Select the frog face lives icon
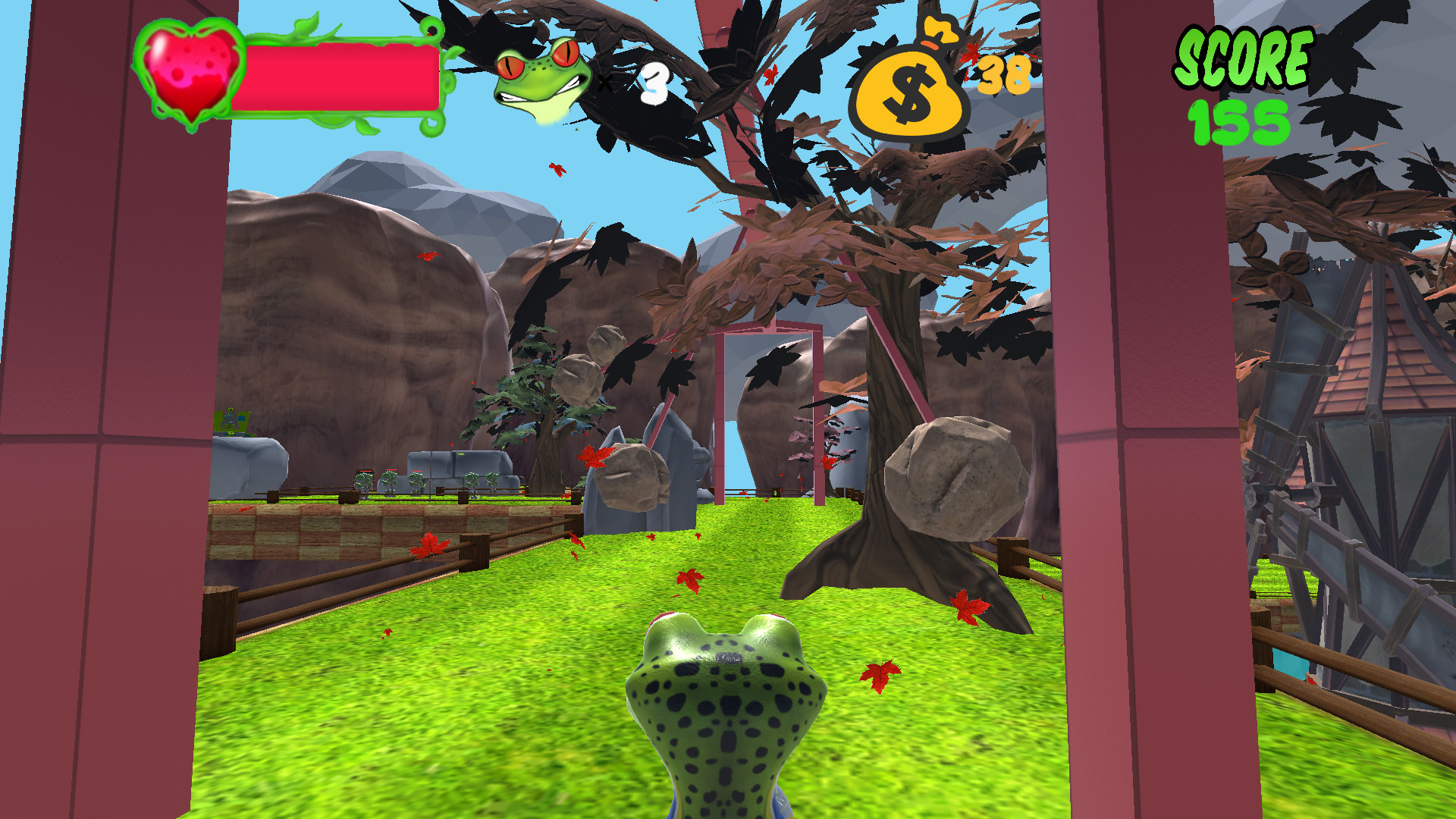This screenshot has height=819, width=1456. pos(540,76)
